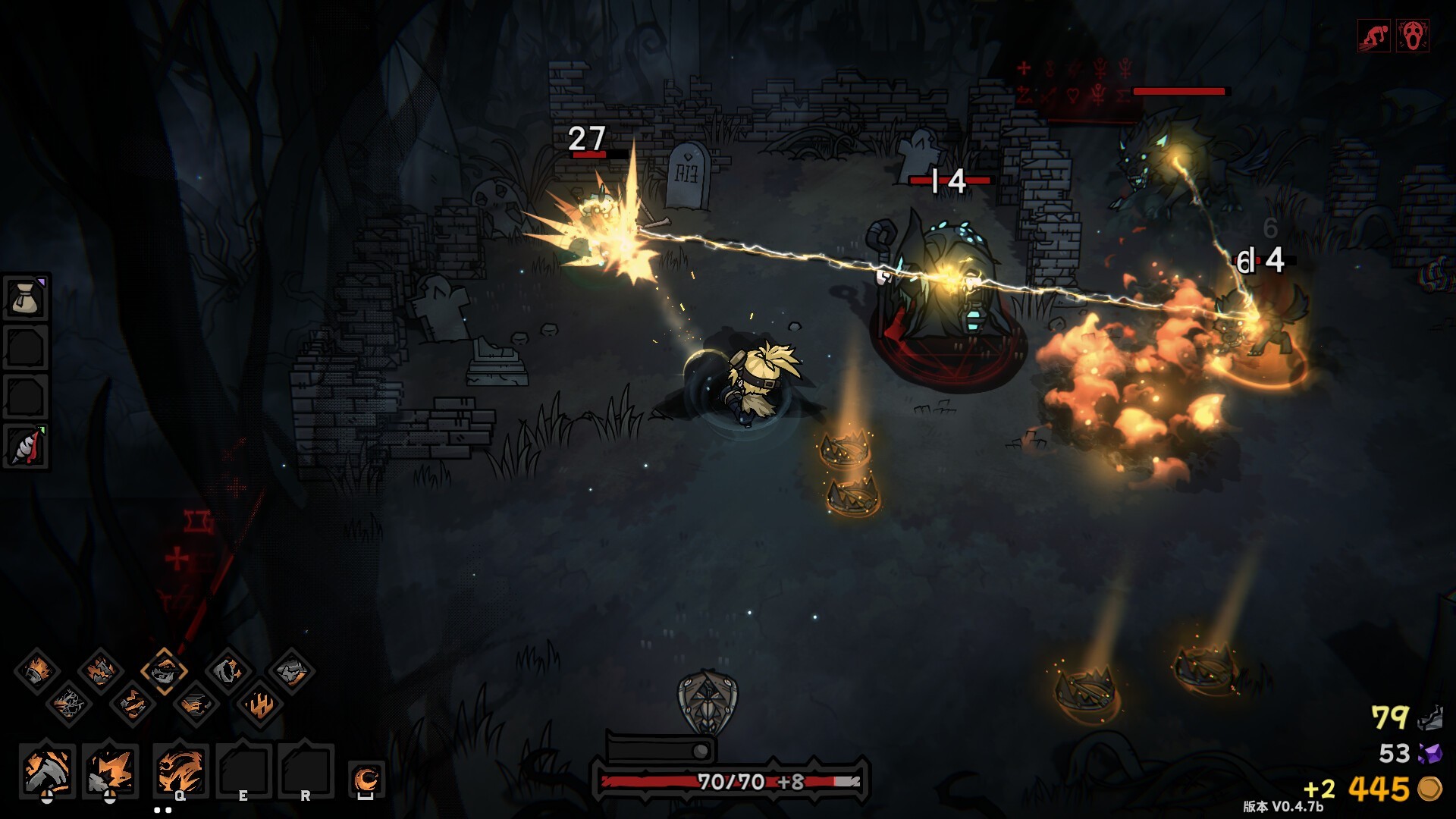The height and width of the screenshot is (819, 1456).
Task: Click the orange crescent dash ability
Action: (367, 779)
